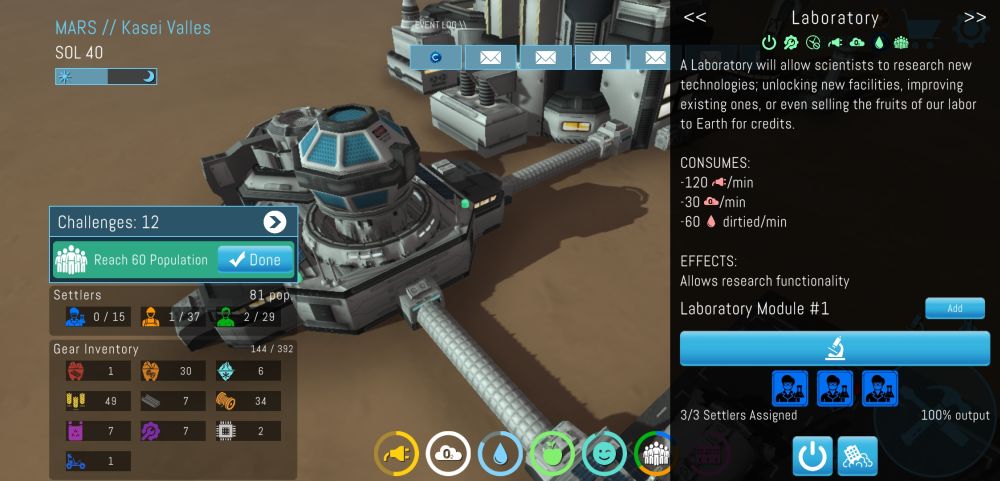Open the credits event log entry
Viewport: 1000px width, 481px height.
click(x=435, y=57)
